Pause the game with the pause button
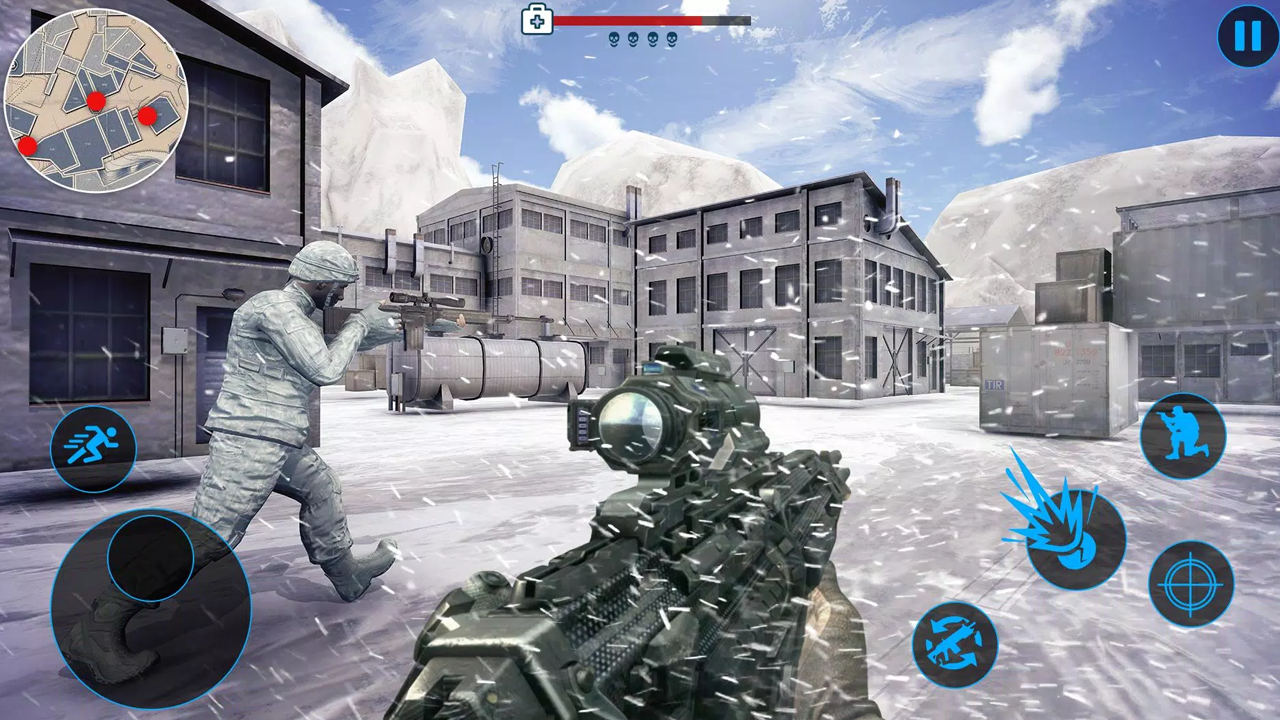This screenshot has width=1280, height=720. click(x=1246, y=38)
